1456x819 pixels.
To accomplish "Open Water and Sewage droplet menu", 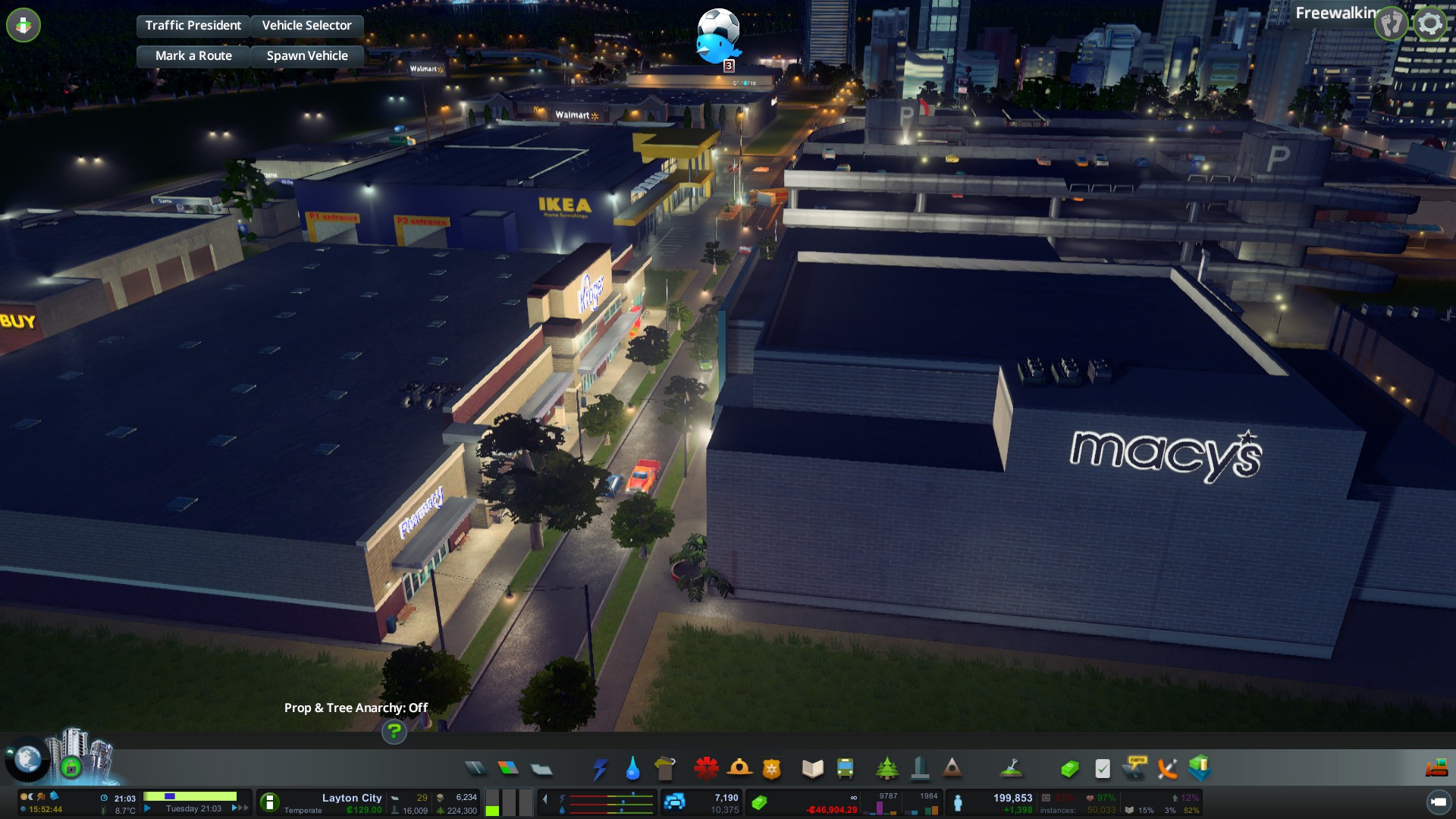I will click(632, 769).
